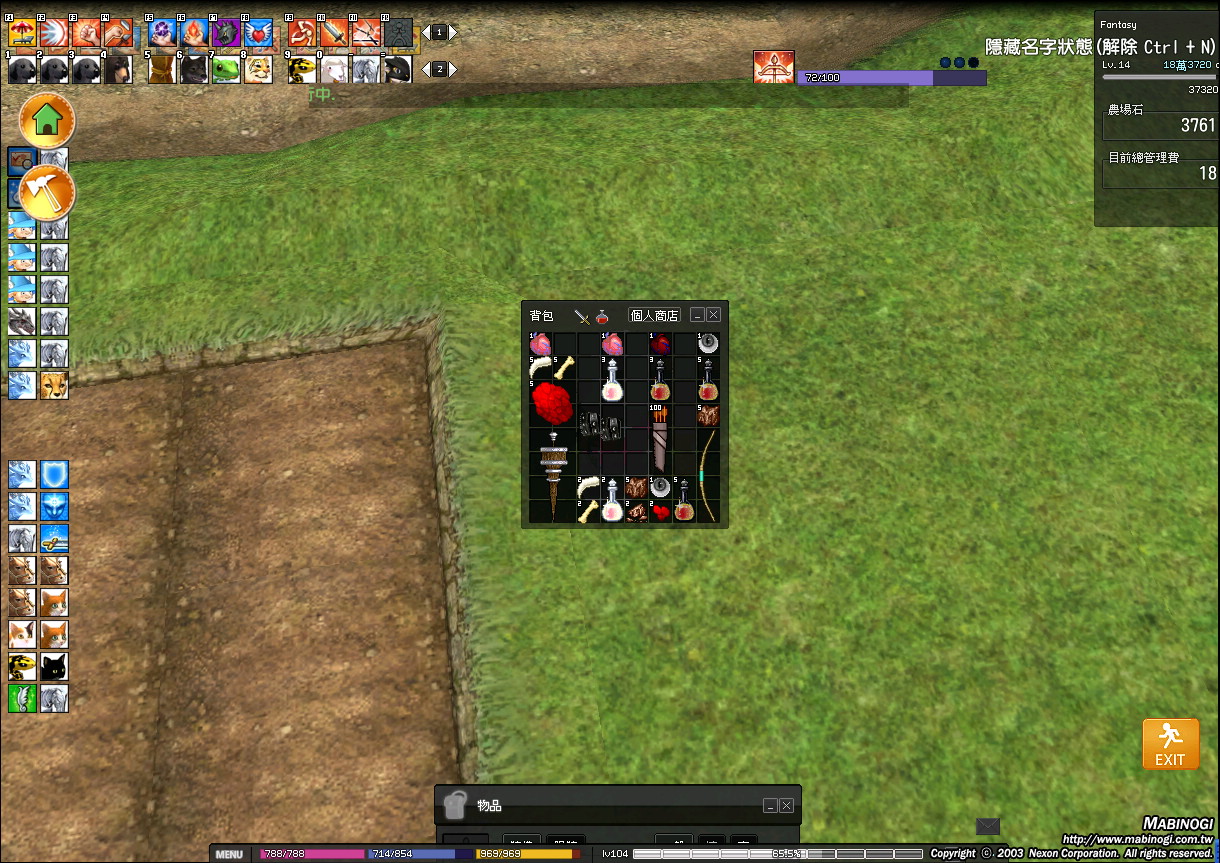The image size is (1220, 863).
Task: Close the 背包 backpack window
Action: [713, 314]
